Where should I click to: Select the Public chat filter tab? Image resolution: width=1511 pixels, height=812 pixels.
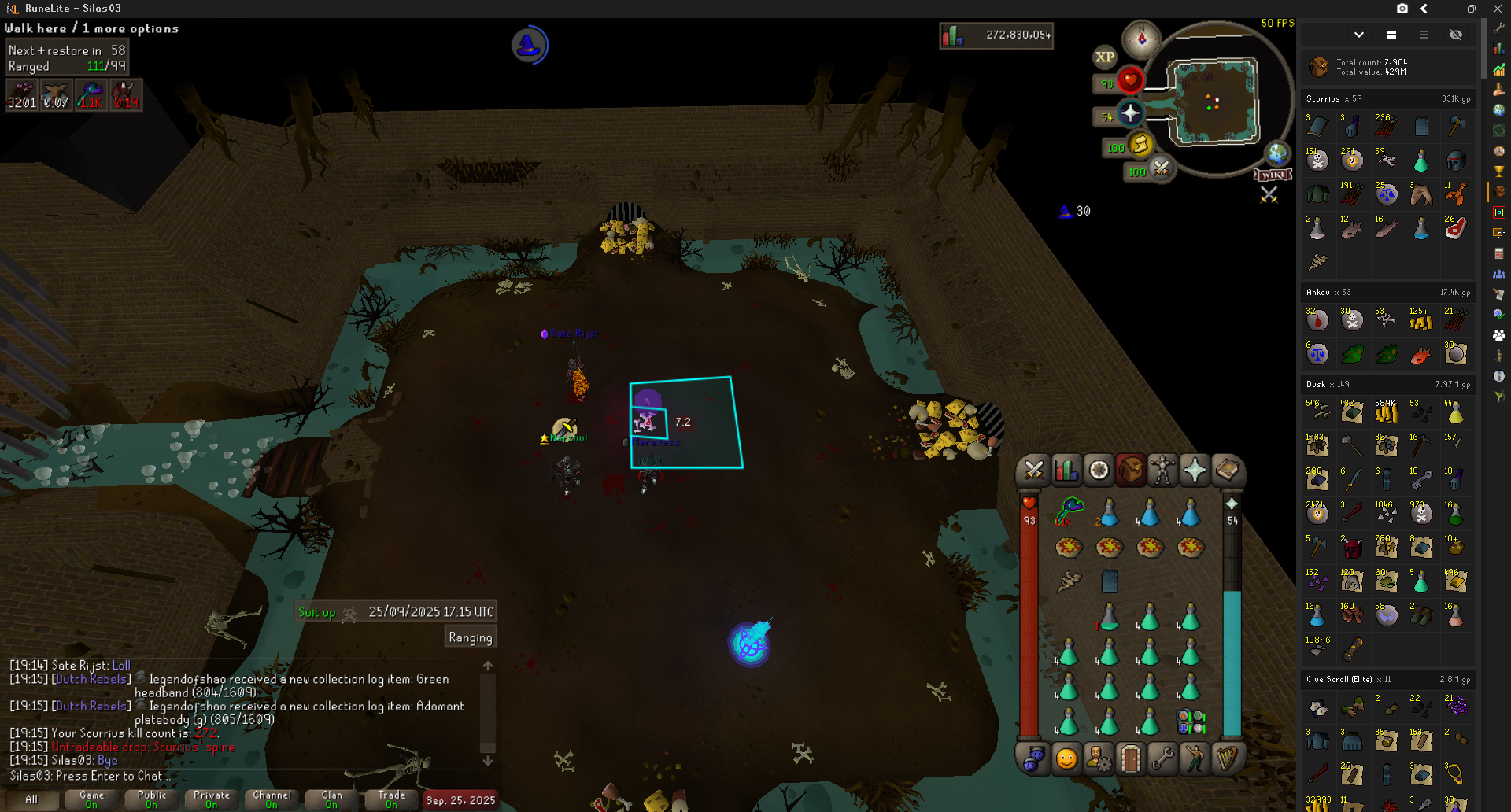[x=152, y=799]
